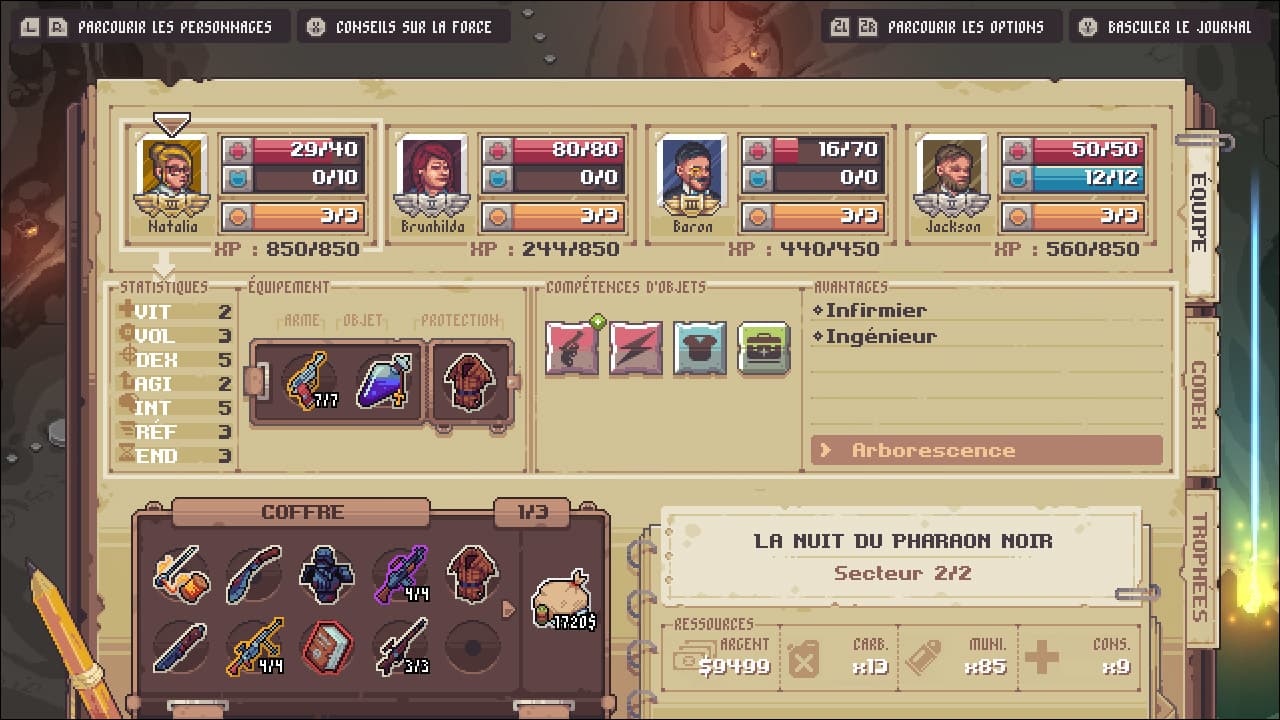Image resolution: width=1280 pixels, height=720 pixels.
Task: Activate the green medkit skill icon
Action: pyautogui.click(x=764, y=348)
